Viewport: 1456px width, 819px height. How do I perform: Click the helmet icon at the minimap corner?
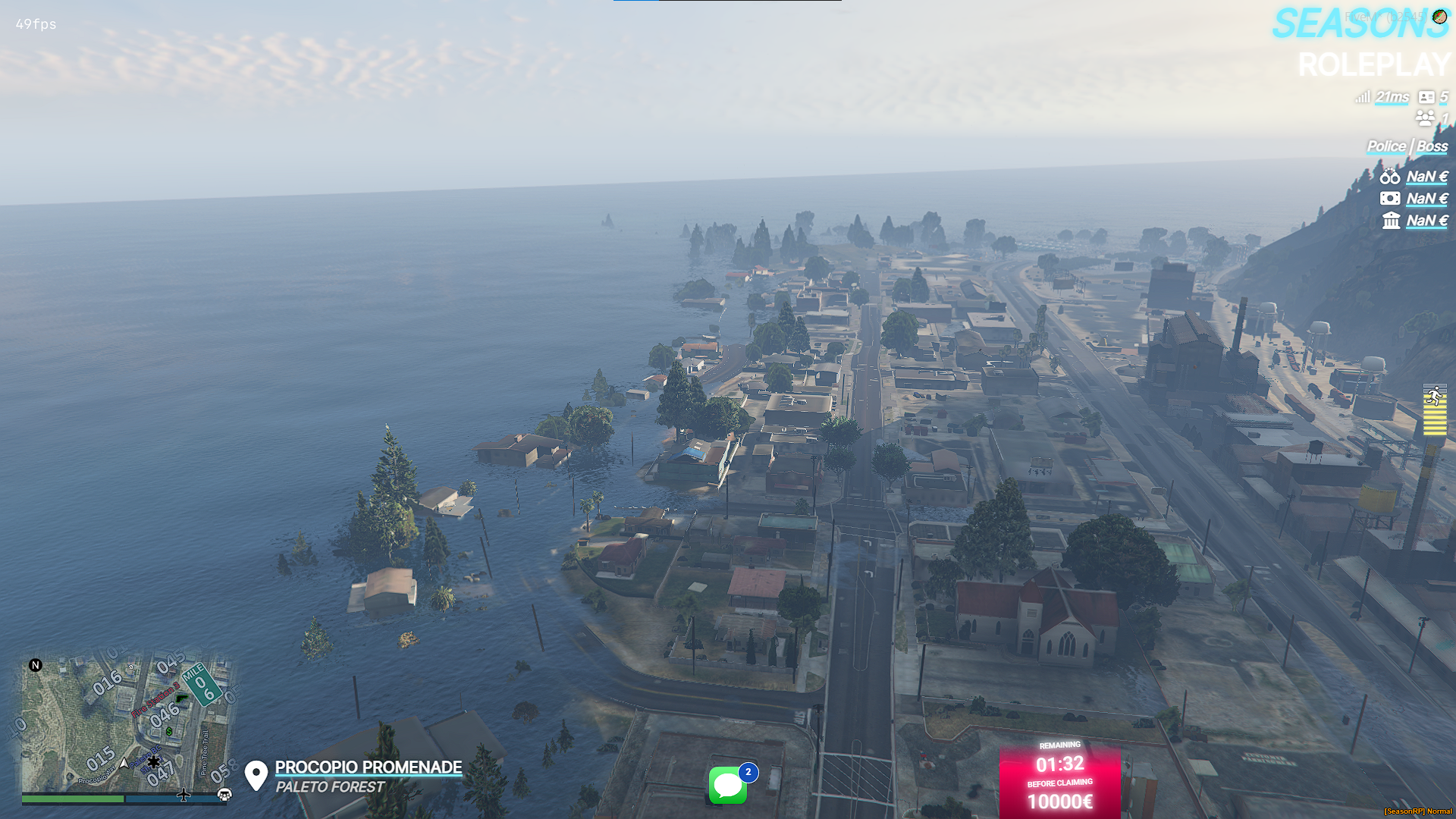(x=224, y=795)
